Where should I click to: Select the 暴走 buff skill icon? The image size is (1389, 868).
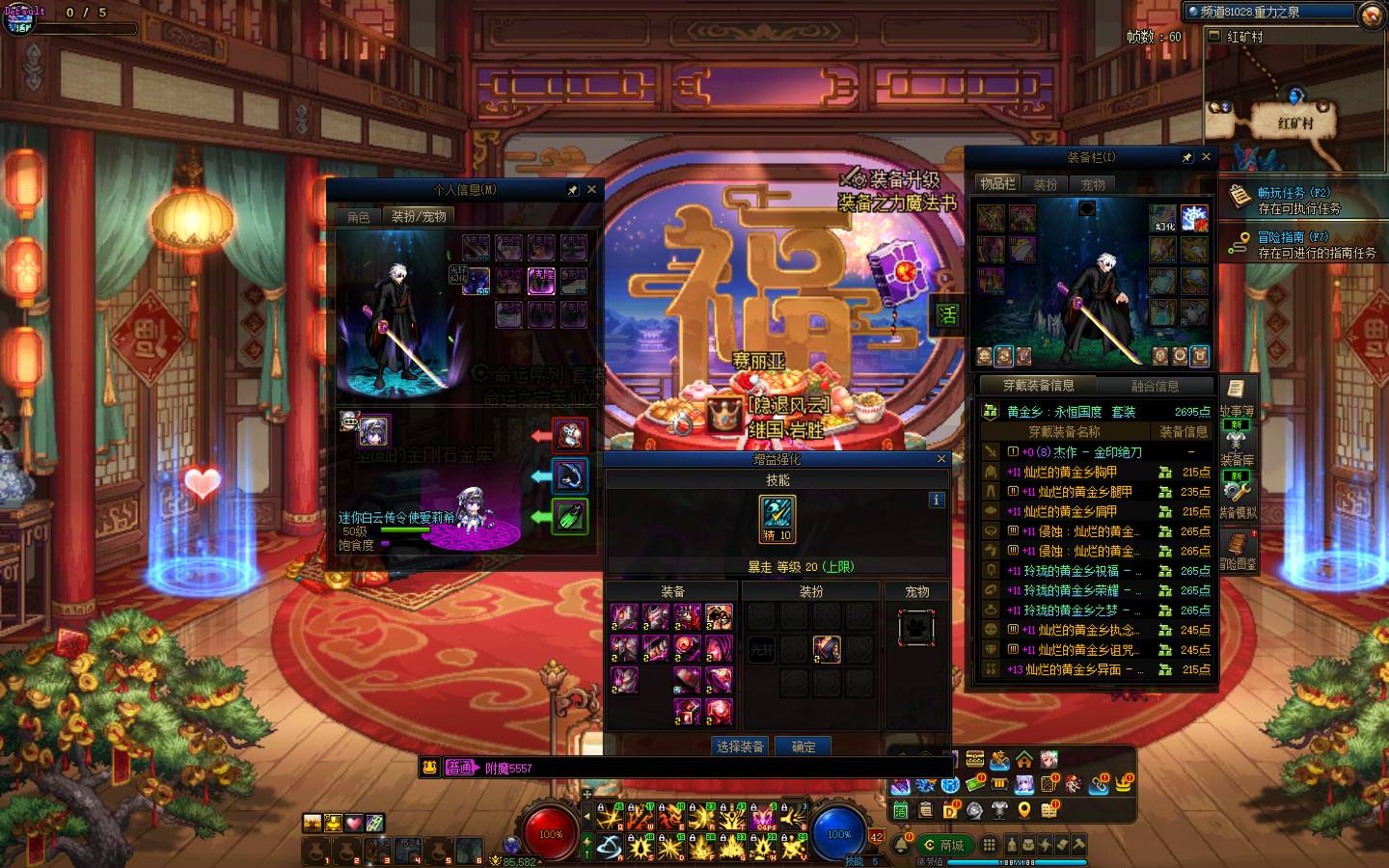tap(777, 519)
